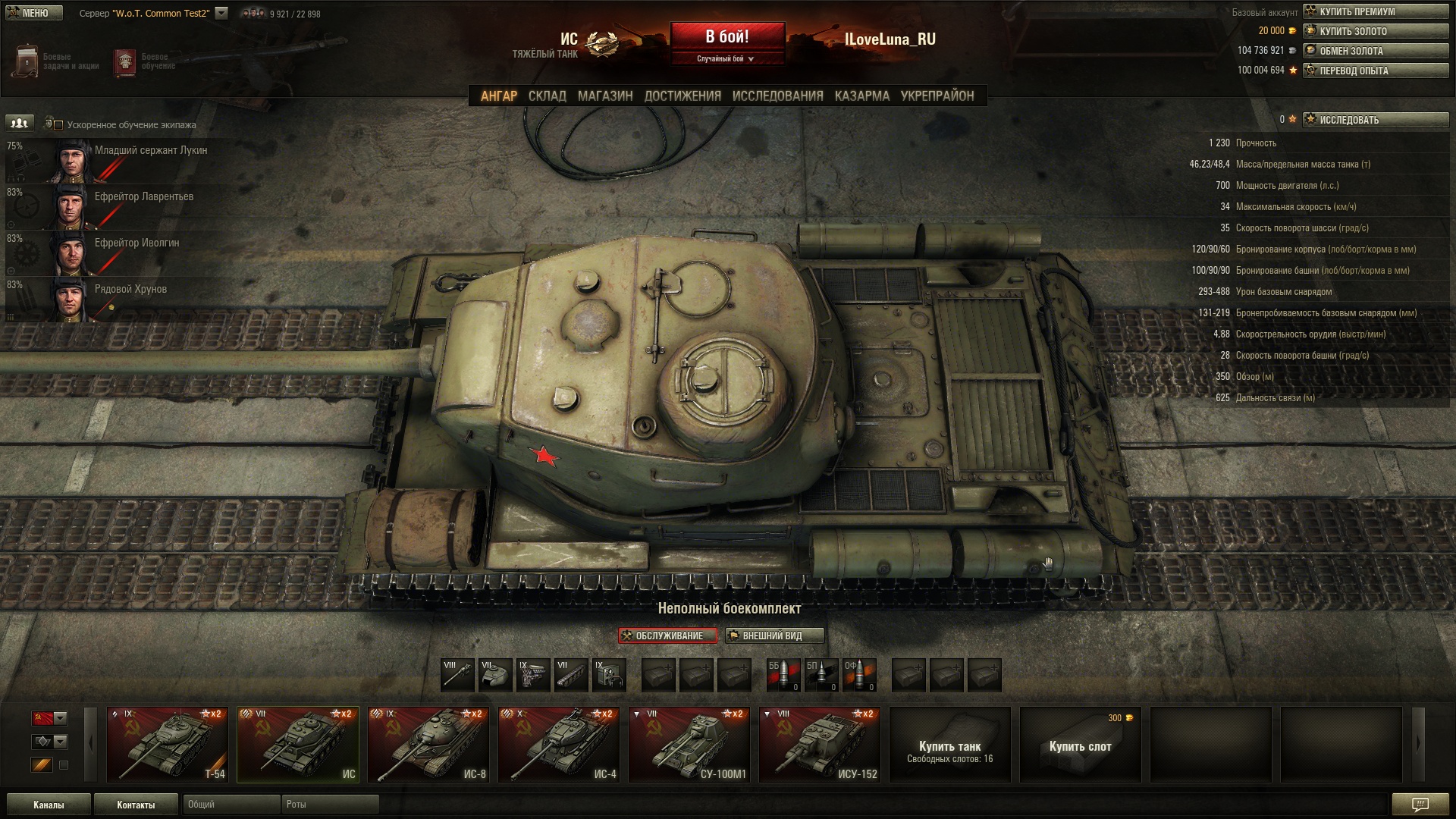Click the Купить танк slot
Screen dimensions: 1456x819
click(x=949, y=745)
